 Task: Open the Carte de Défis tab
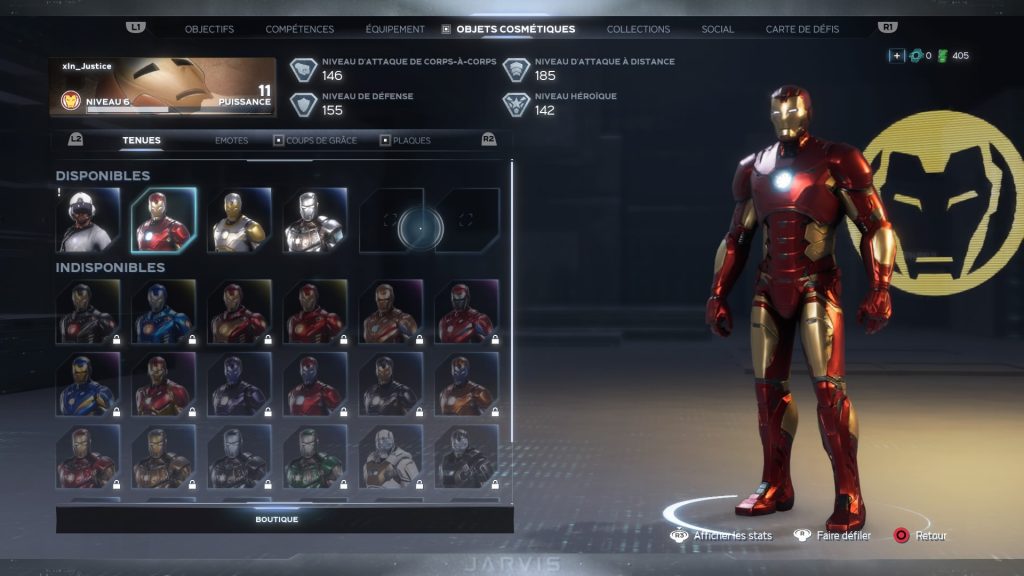[x=802, y=29]
